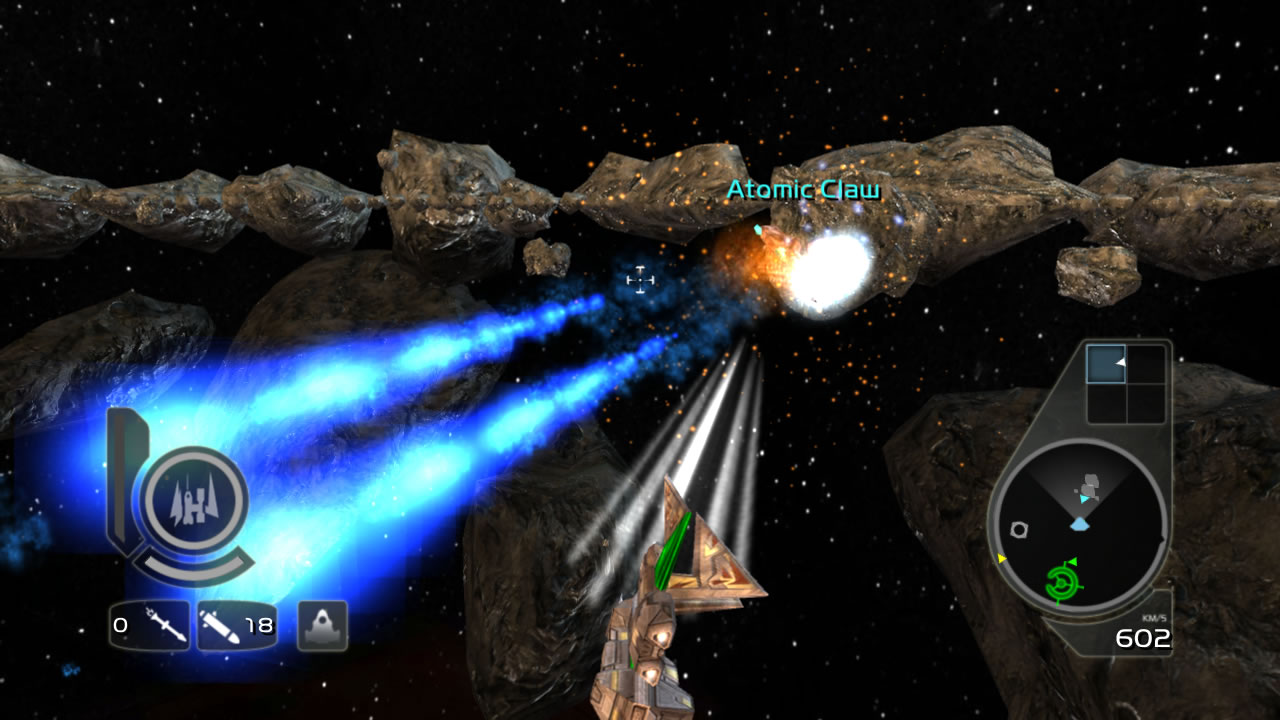Activate the ship silhouette icon
Image resolution: width=1280 pixels, height=720 pixels.
pyautogui.click(x=322, y=626)
